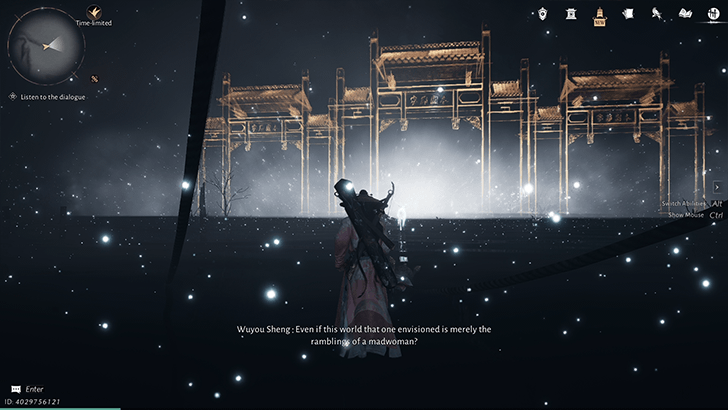Expand the side panel arrow on right edge
Image resolution: width=728 pixels, height=410 pixels.
point(717,187)
